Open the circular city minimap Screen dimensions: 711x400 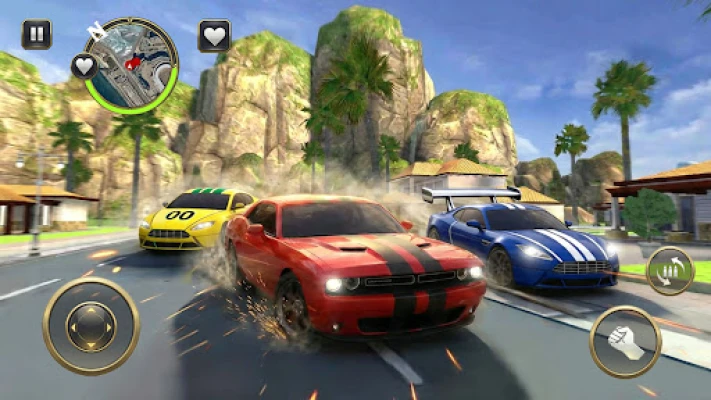(132, 64)
